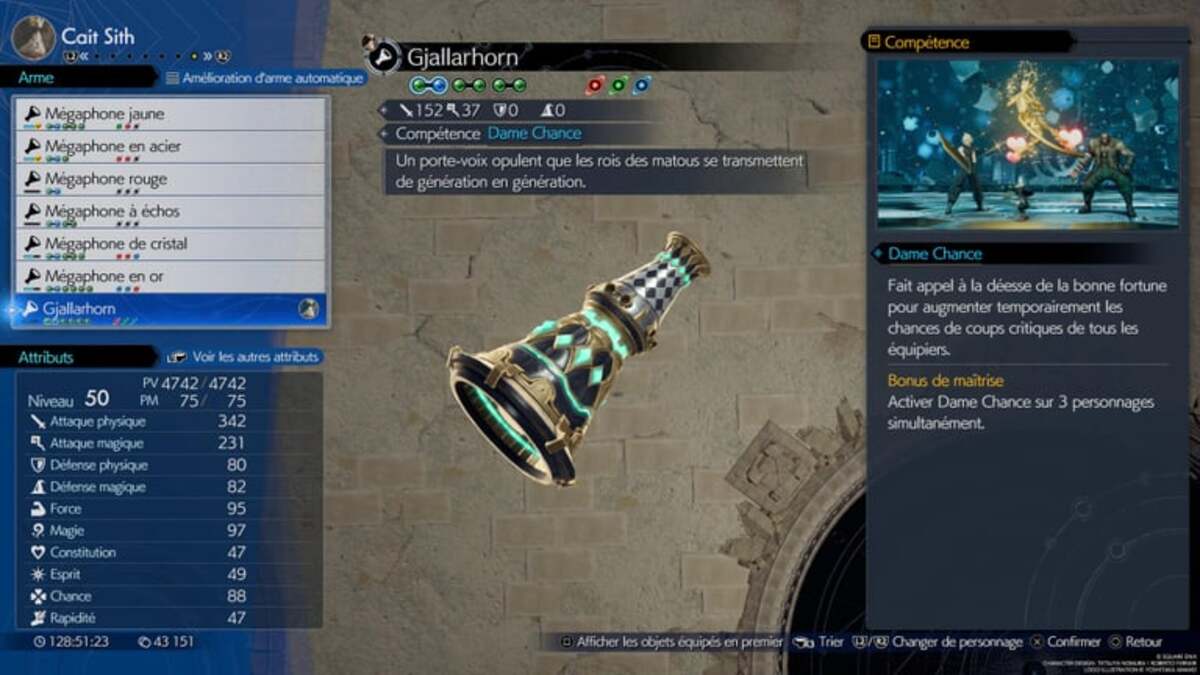Pick the Mégaphone rouge weapon entry
This screenshot has width=1200, height=675.
click(x=170, y=180)
